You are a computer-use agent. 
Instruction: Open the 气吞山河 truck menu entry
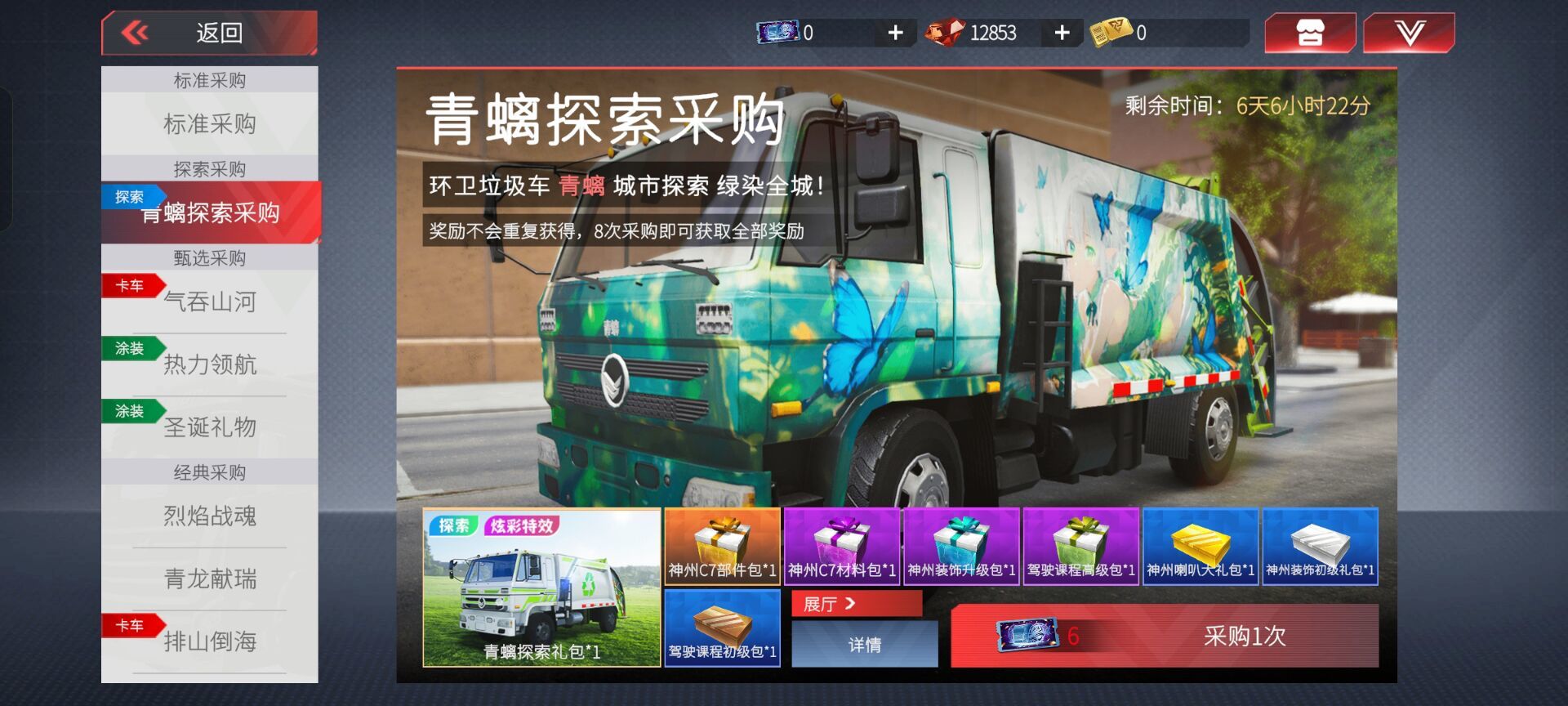point(209,302)
